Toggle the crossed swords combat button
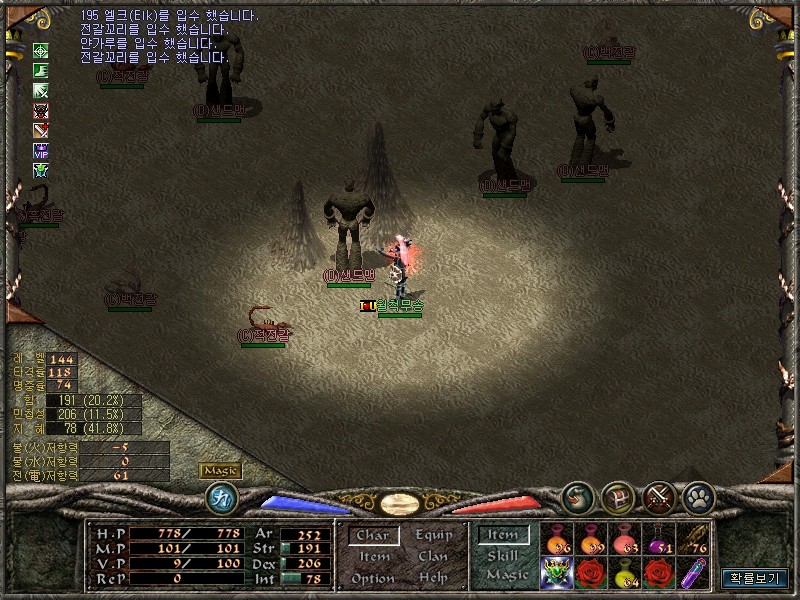 coord(660,497)
